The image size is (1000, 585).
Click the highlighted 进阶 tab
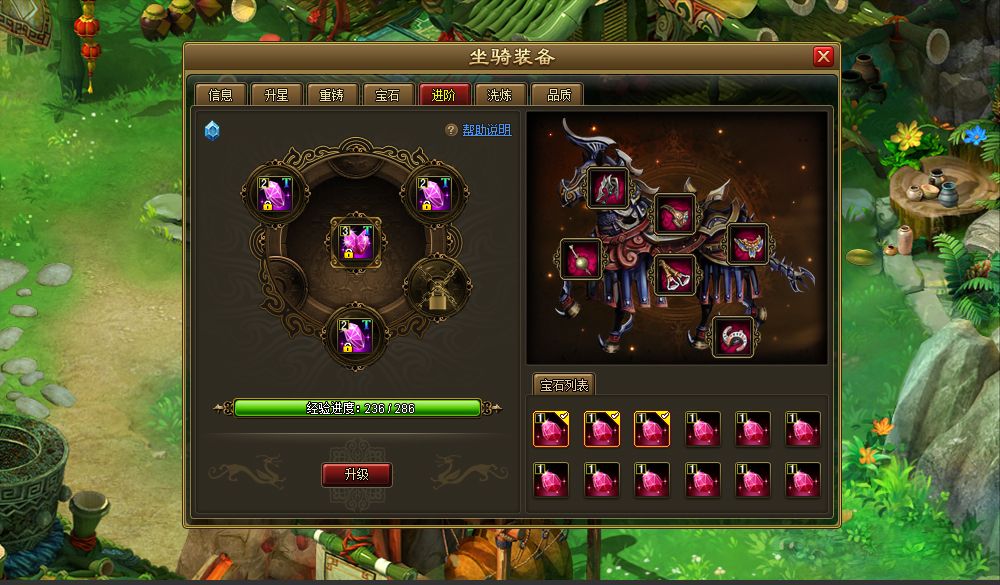(444, 95)
